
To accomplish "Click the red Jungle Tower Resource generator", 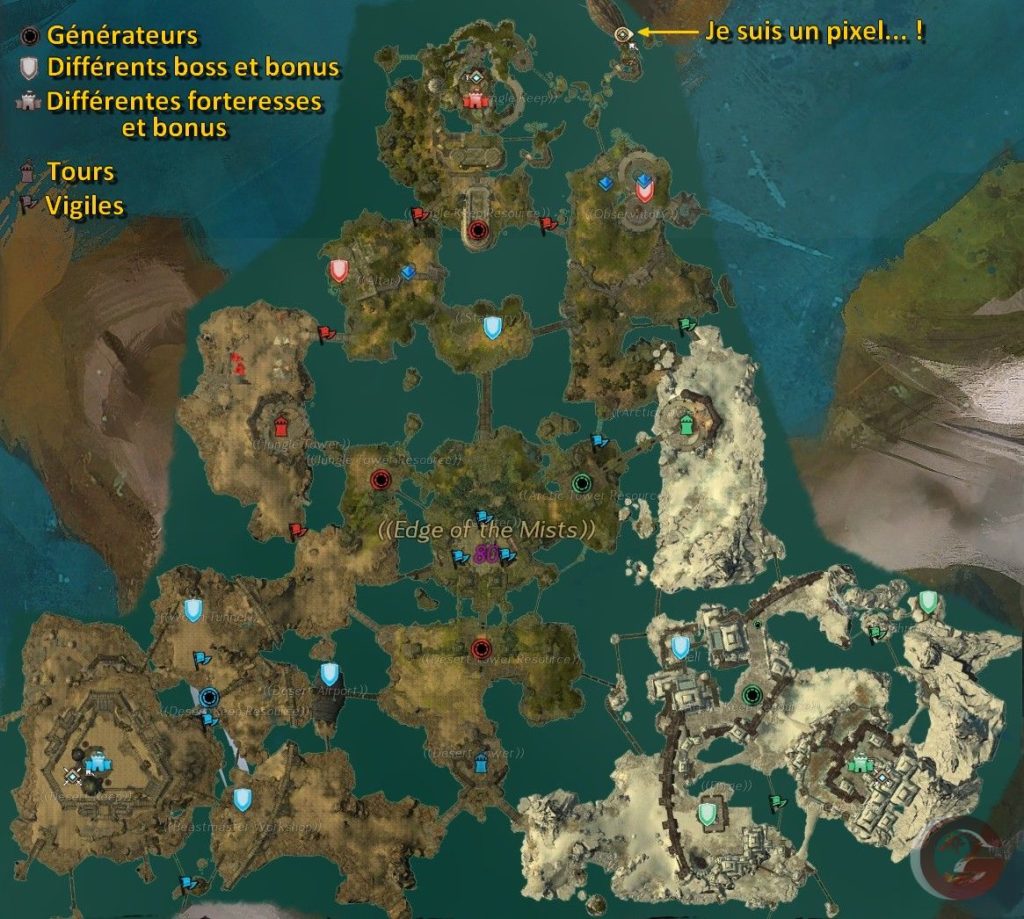I will [x=379, y=480].
